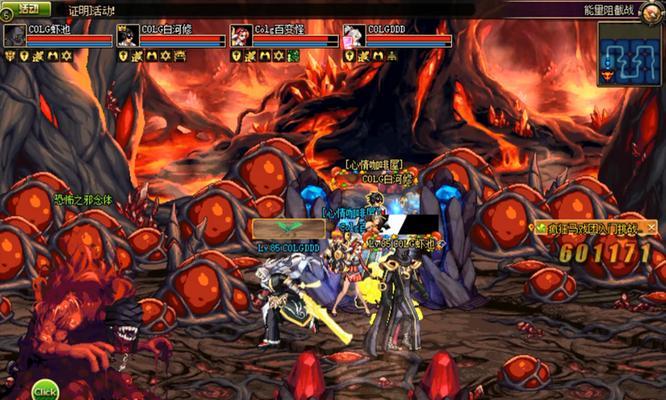Select party member COLGDDD portrait
Viewport: 666px width, 400px height.
click(353, 36)
